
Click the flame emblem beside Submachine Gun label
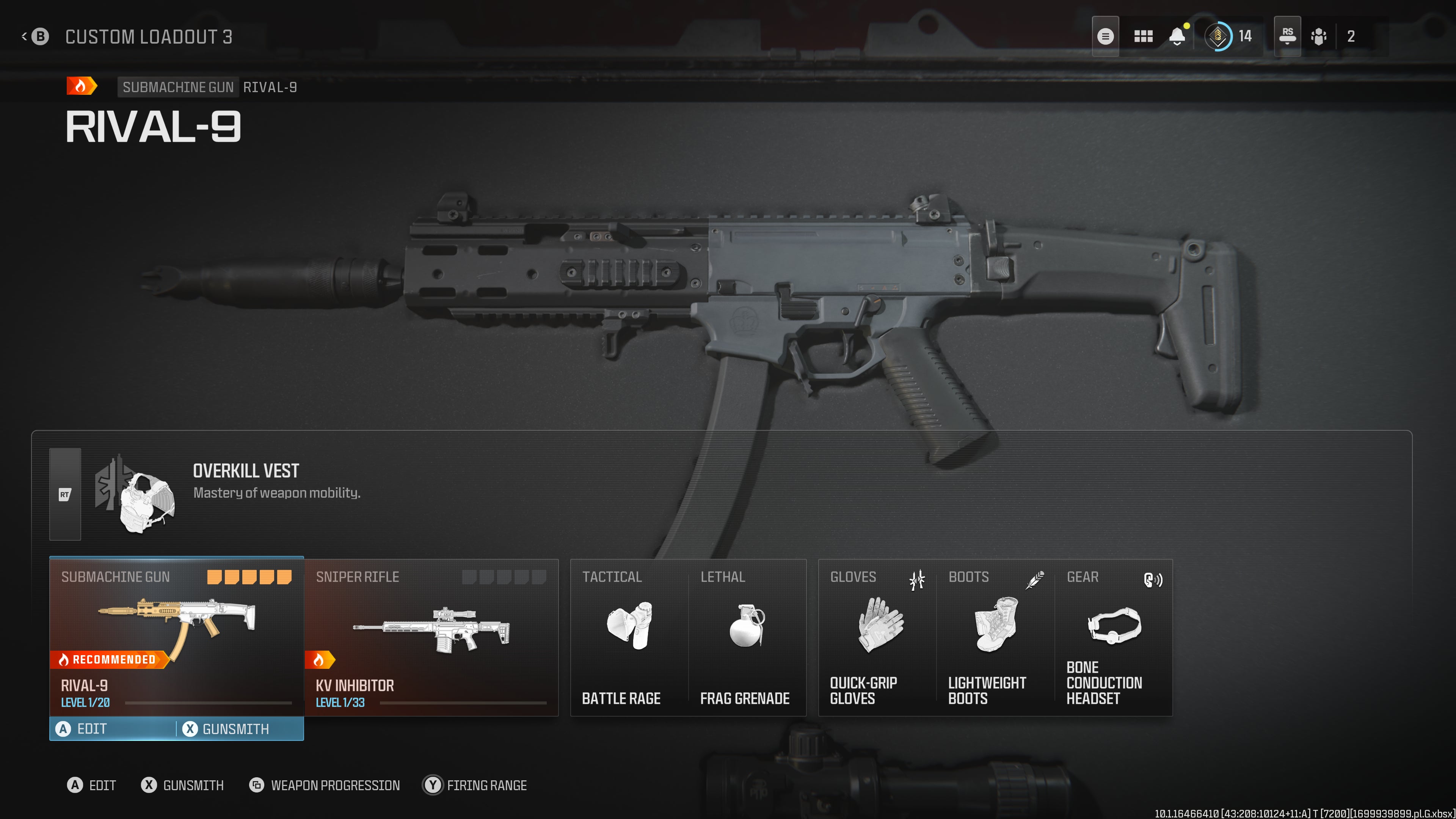[x=82, y=86]
